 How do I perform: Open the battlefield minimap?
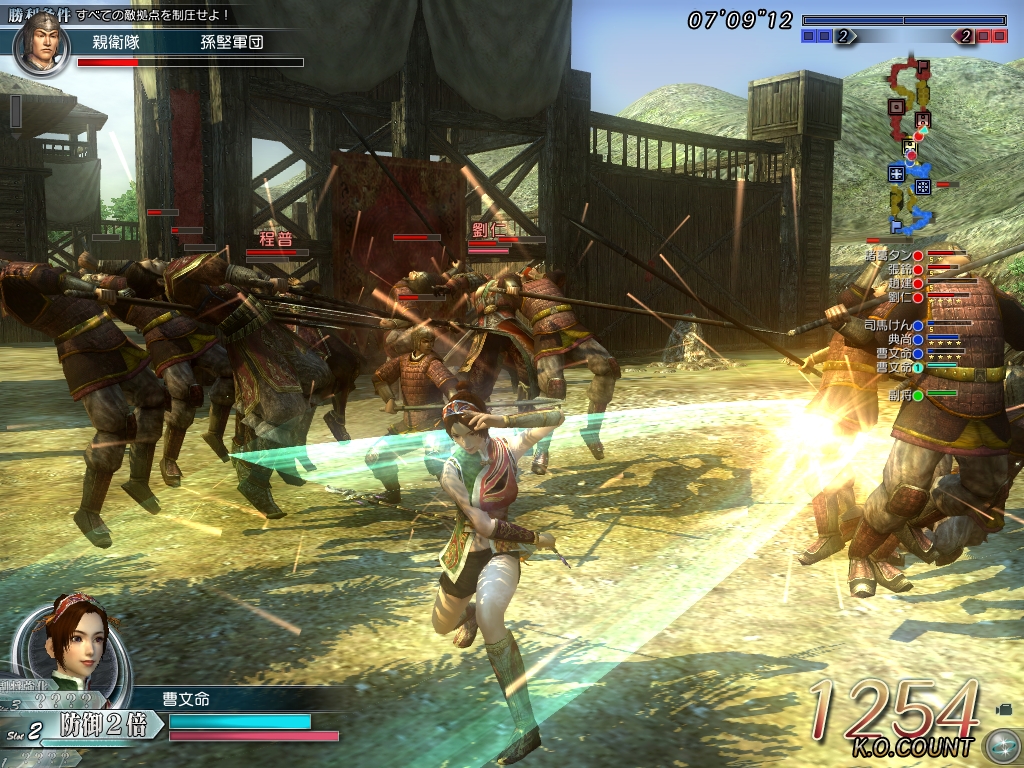tap(912, 150)
